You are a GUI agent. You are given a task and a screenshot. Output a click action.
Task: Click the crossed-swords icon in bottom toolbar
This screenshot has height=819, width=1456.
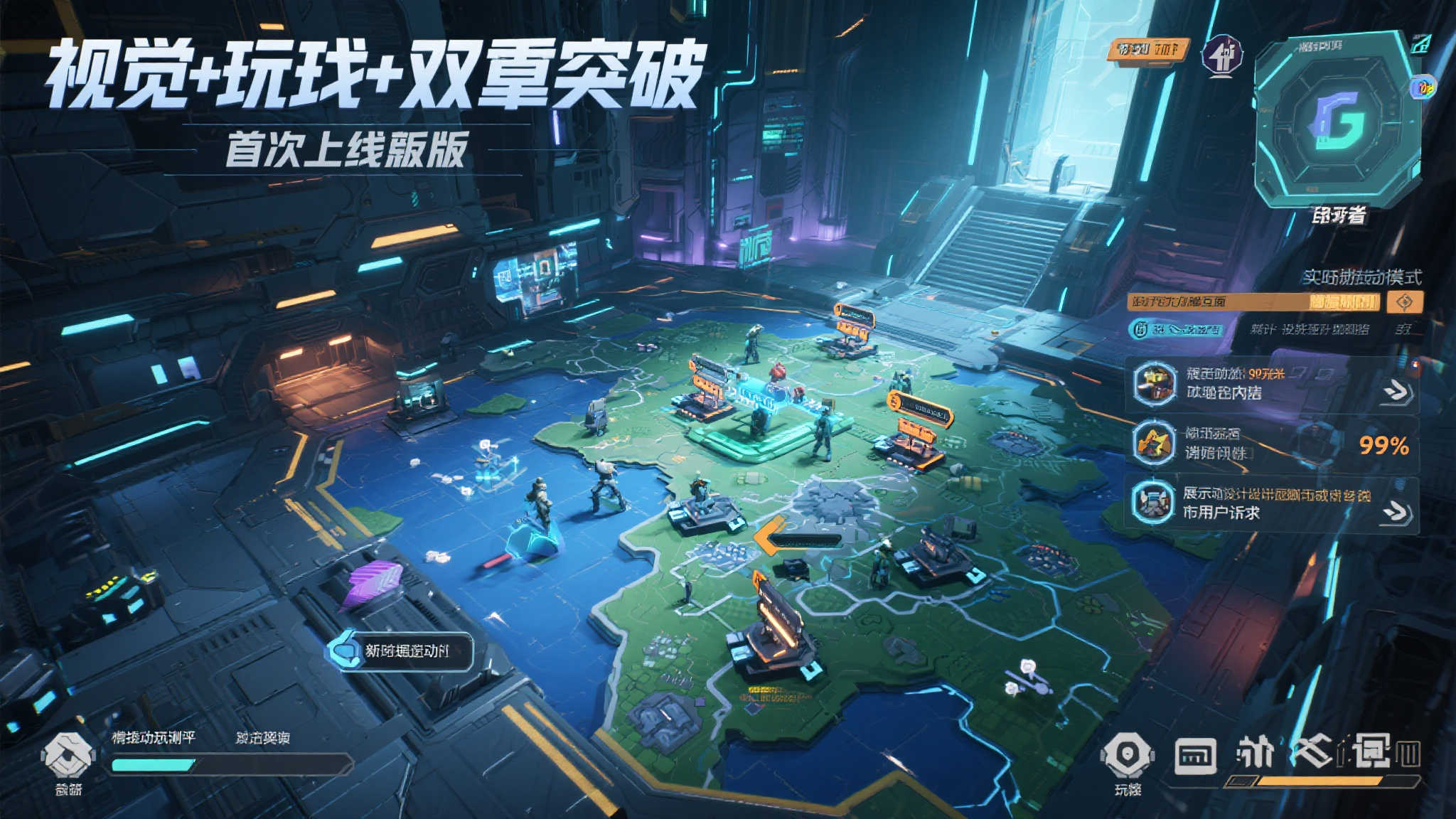tap(1315, 750)
